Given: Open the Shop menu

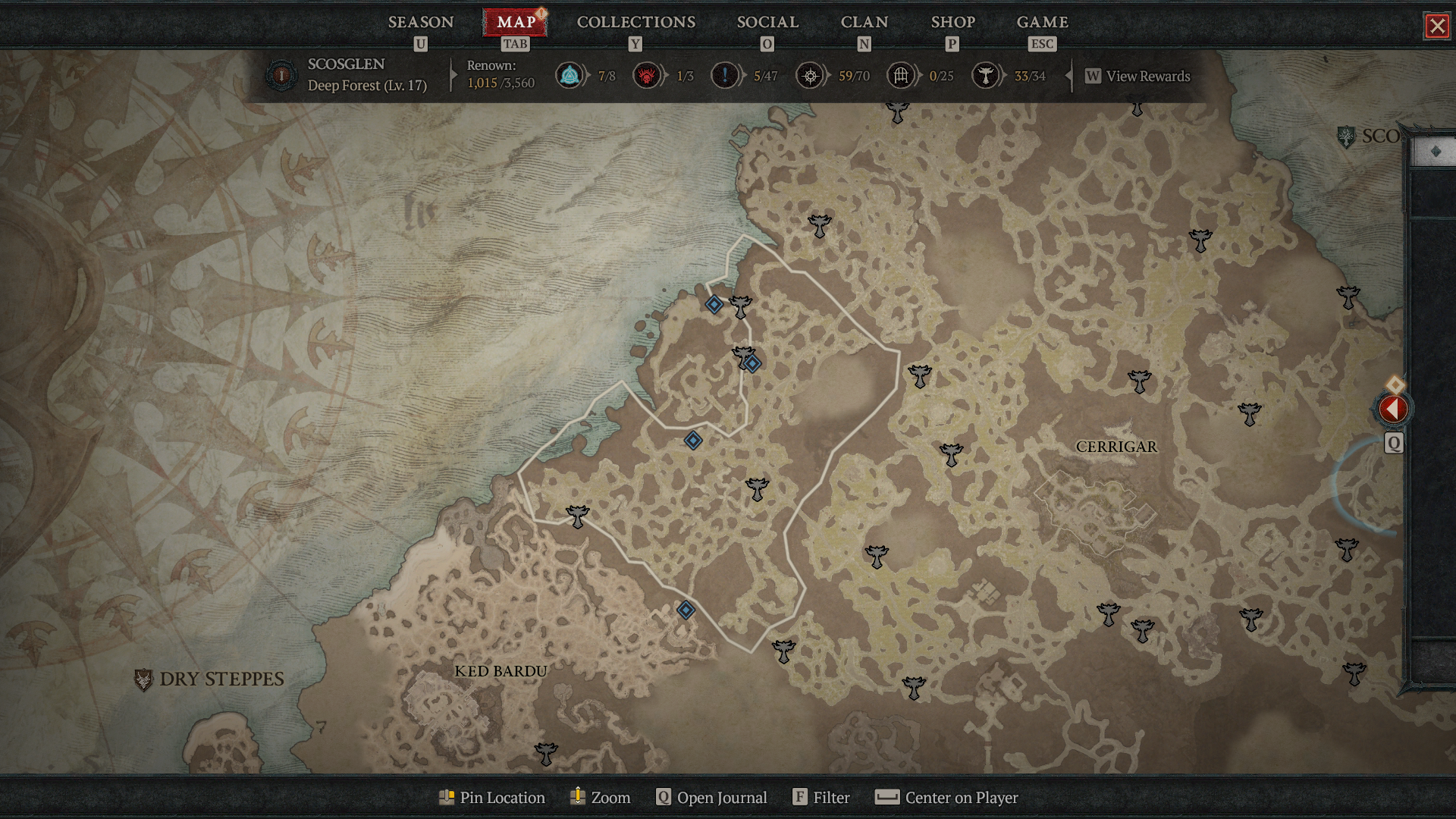Looking at the screenshot, I should tap(952, 22).
